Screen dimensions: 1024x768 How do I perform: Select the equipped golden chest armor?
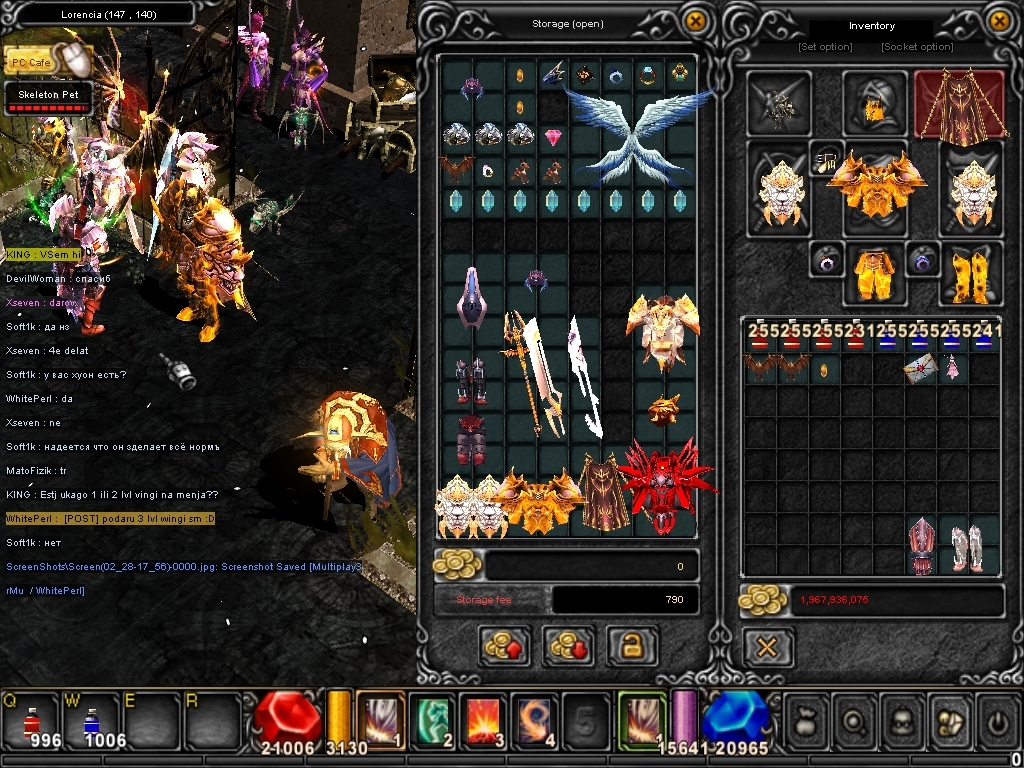877,187
